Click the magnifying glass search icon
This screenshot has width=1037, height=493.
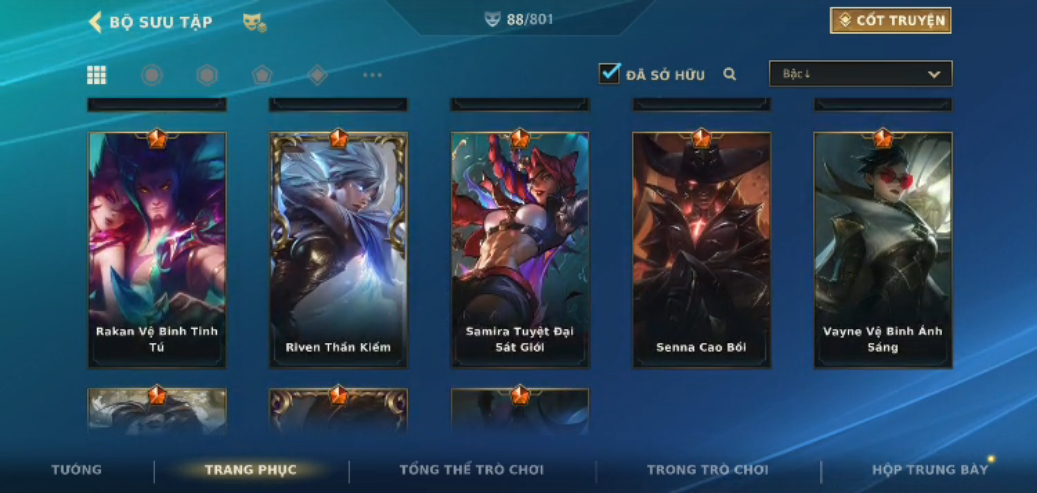[730, 74]
